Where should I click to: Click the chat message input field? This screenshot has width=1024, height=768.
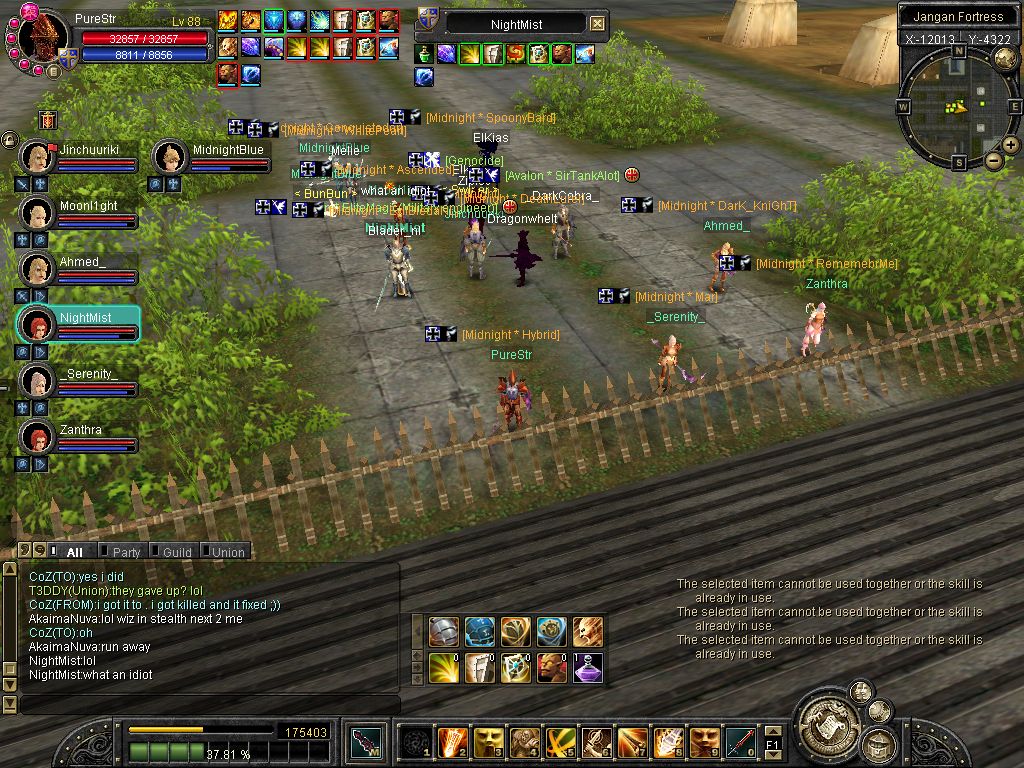pyautogui.click(x=200, y=705)
